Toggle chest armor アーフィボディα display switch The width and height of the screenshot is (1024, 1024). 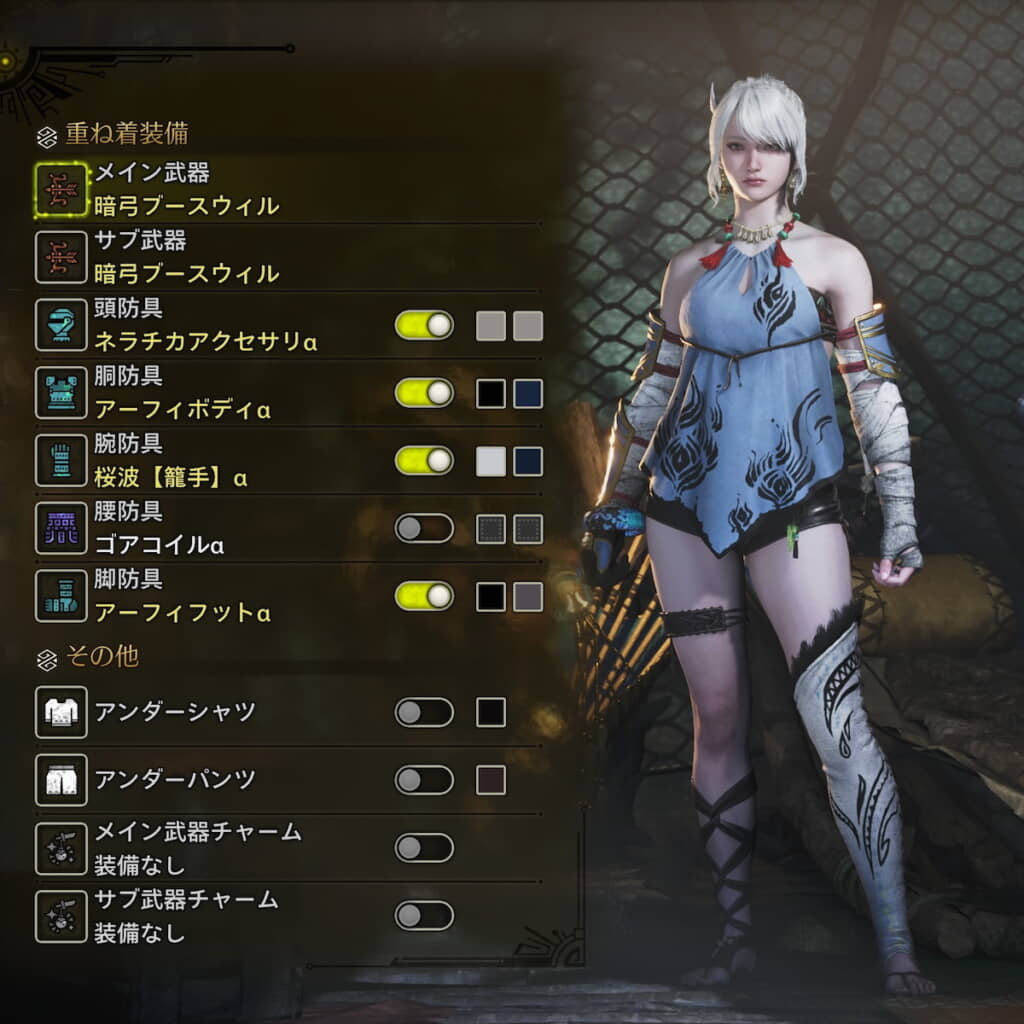(x=424, y=393)
